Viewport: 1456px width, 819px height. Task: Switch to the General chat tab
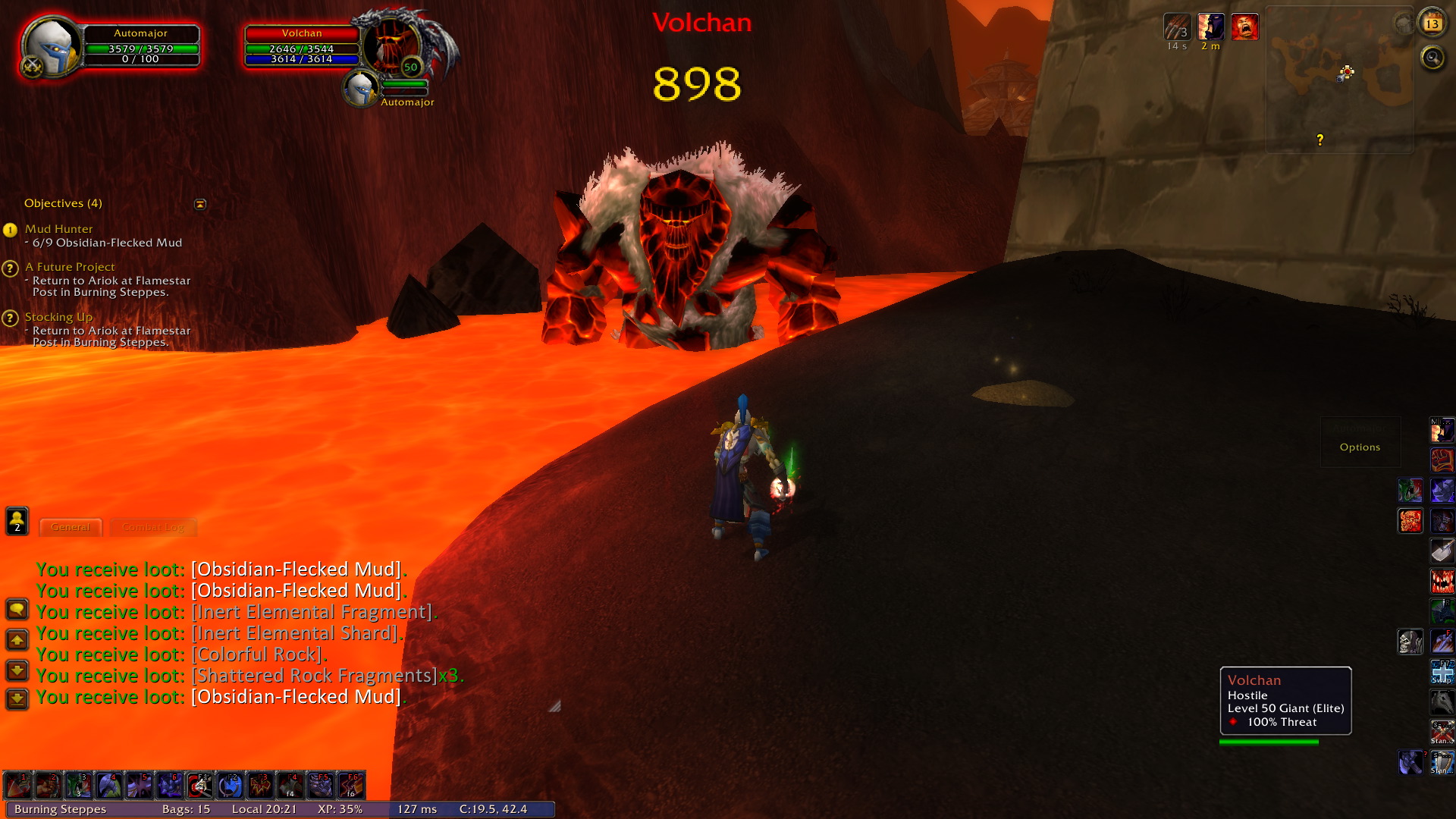[x=70, y=527]
